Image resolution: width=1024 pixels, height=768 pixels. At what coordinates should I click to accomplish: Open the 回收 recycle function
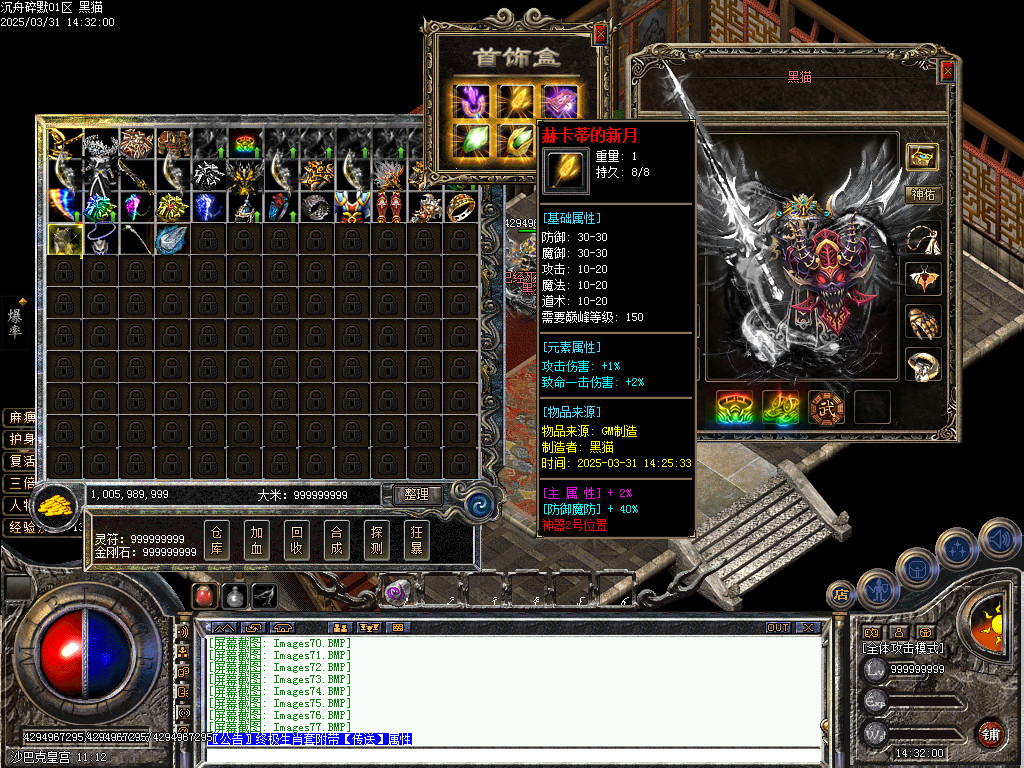point(297,540)
